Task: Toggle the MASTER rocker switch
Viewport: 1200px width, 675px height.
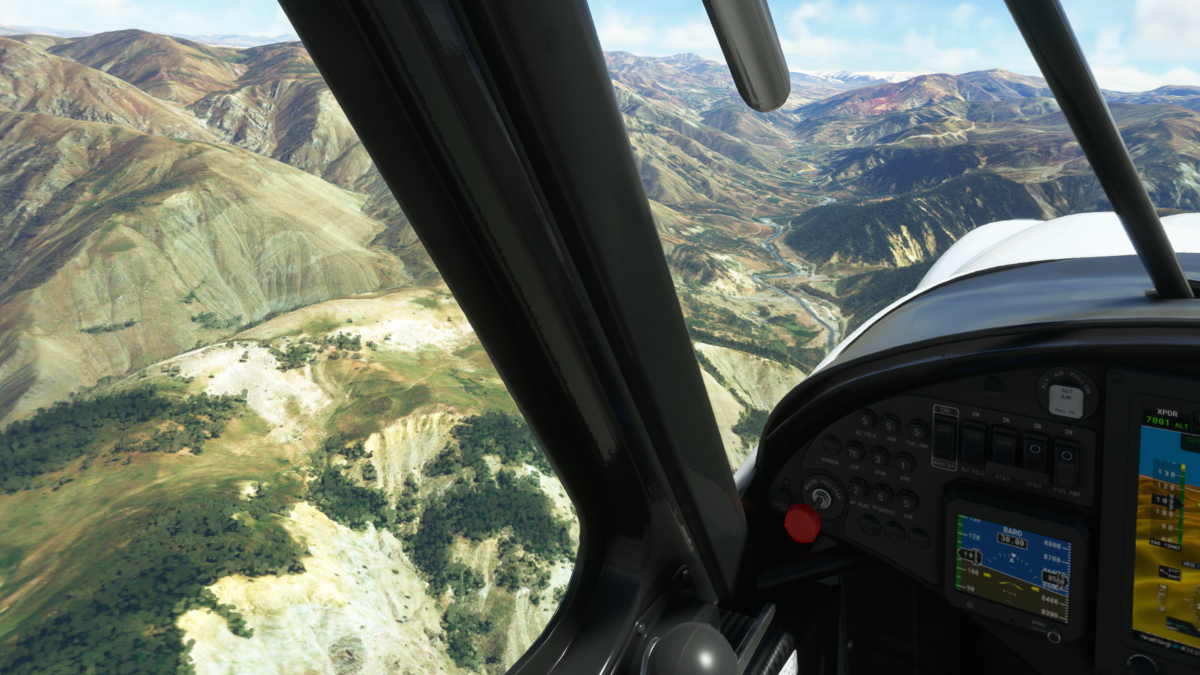Action: point(944,437)
